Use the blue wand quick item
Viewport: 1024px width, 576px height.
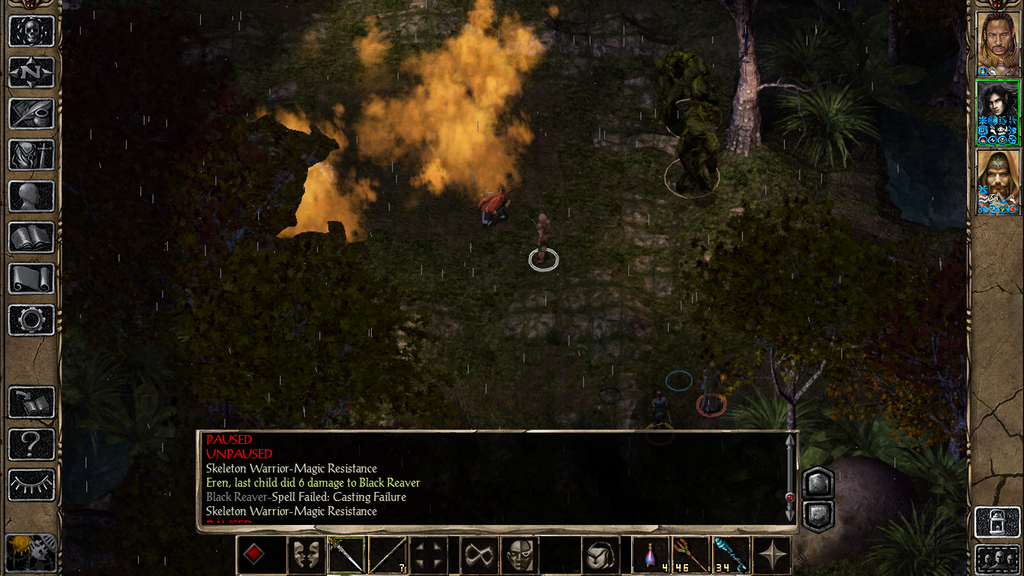pyautogui.click(x=729, y=555)
